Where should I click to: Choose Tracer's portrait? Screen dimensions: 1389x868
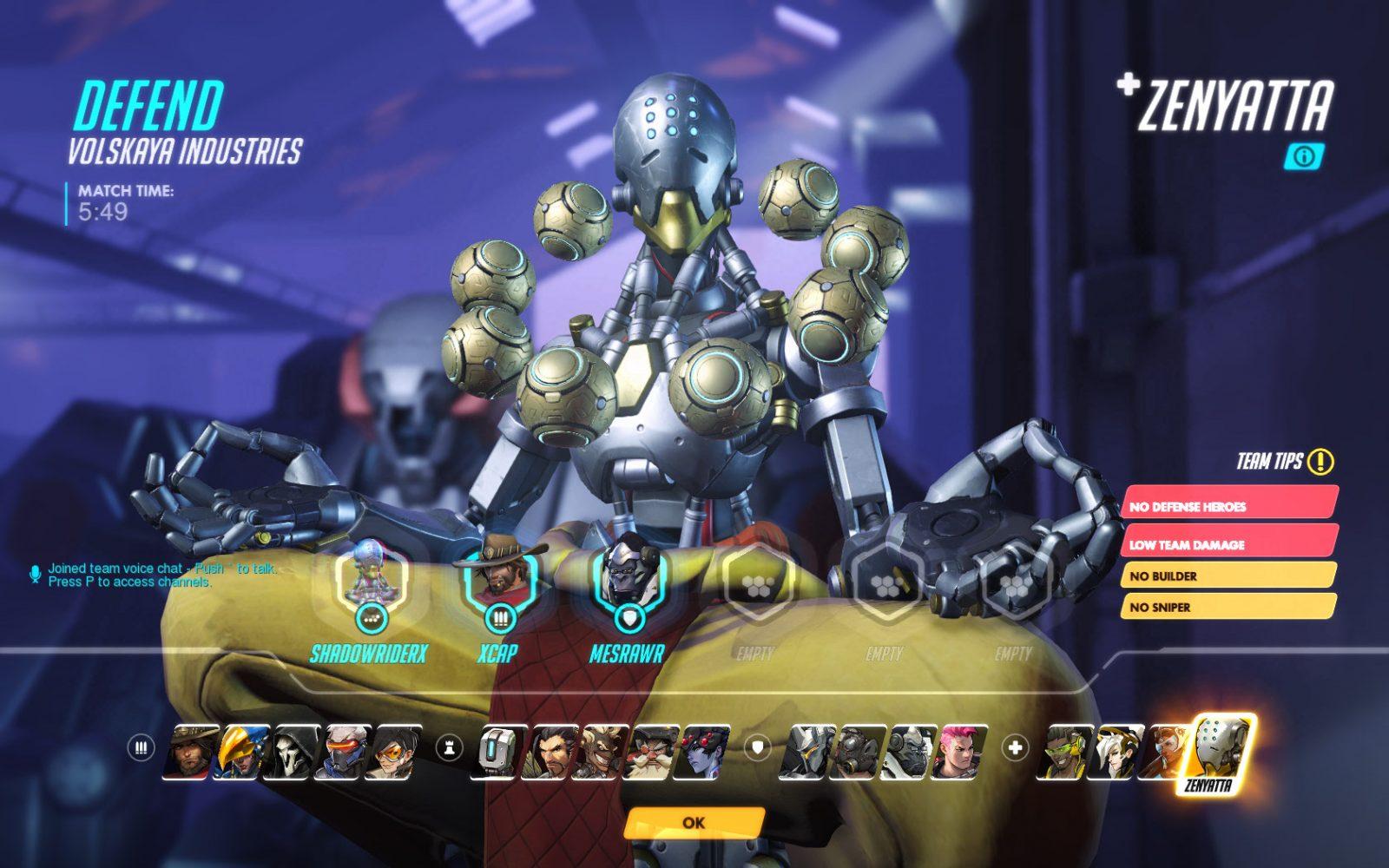pos(393,752)
